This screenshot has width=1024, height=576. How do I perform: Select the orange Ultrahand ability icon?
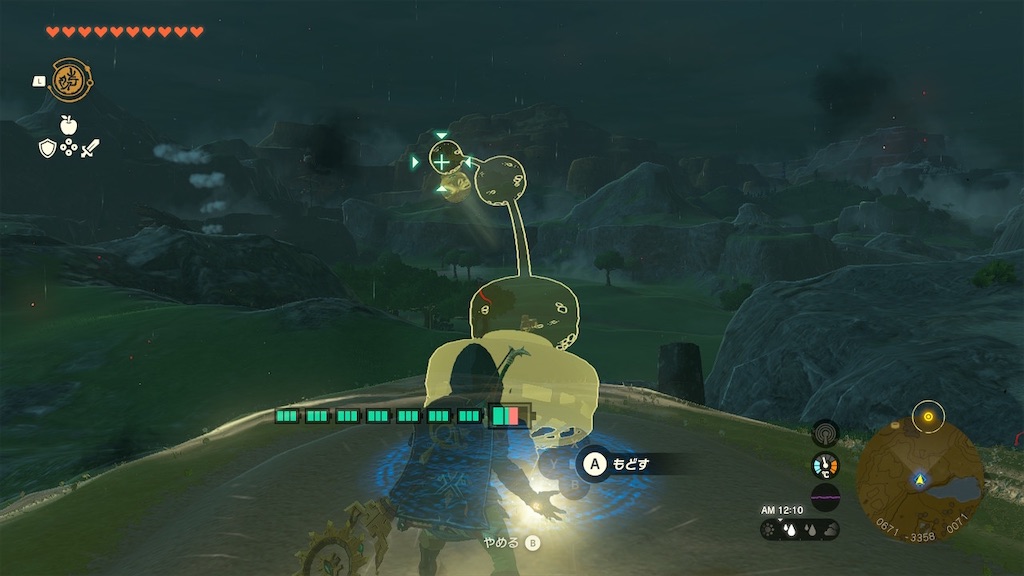click(x=67, y=80)
